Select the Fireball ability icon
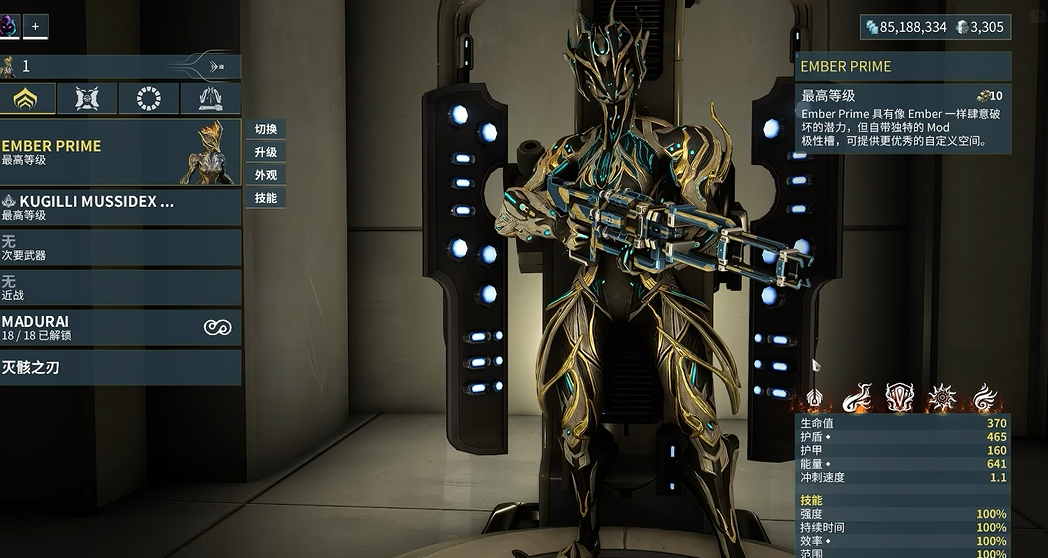The width and height of the screenshot is (1048, 558). (857, 400)
